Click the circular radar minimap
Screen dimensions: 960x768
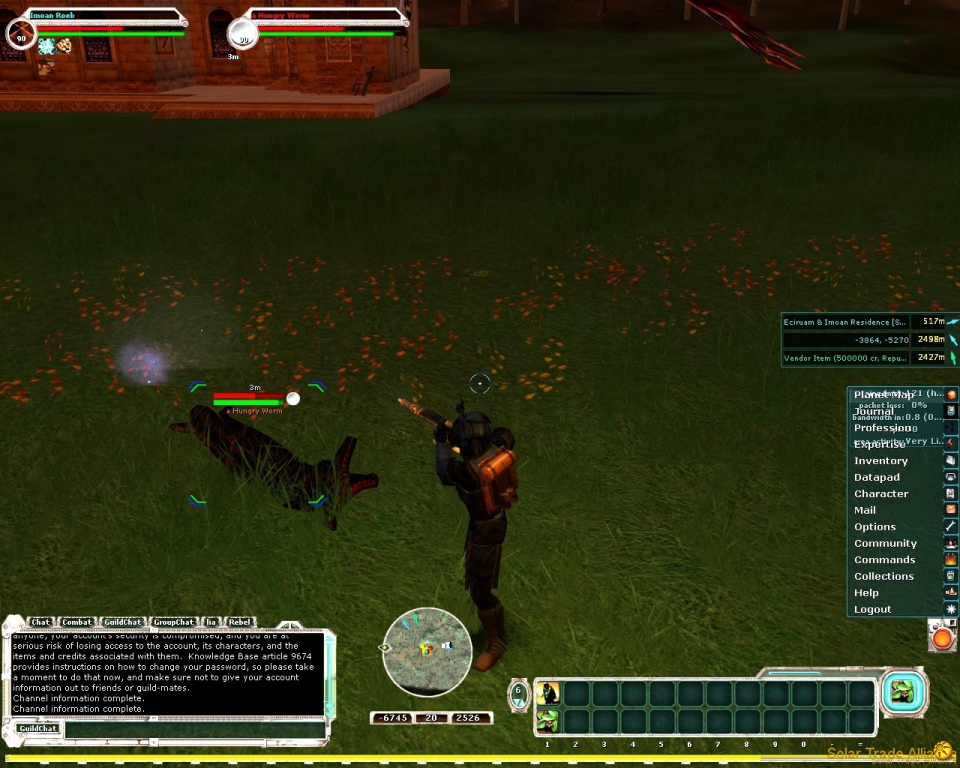pyautogui.click(x=427, y=652)
